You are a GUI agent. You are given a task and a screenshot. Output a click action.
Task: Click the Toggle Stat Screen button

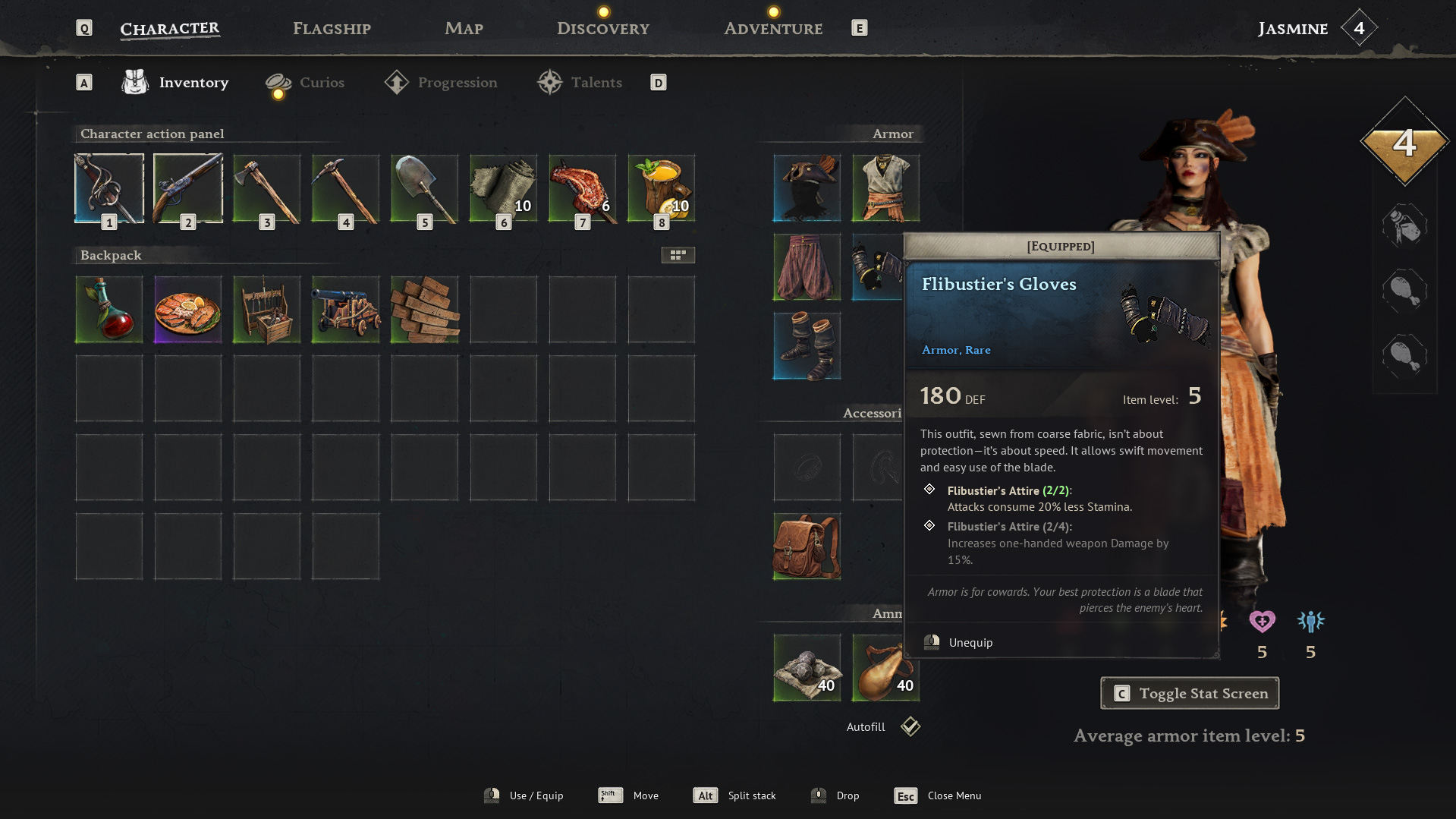point(1189,692)
